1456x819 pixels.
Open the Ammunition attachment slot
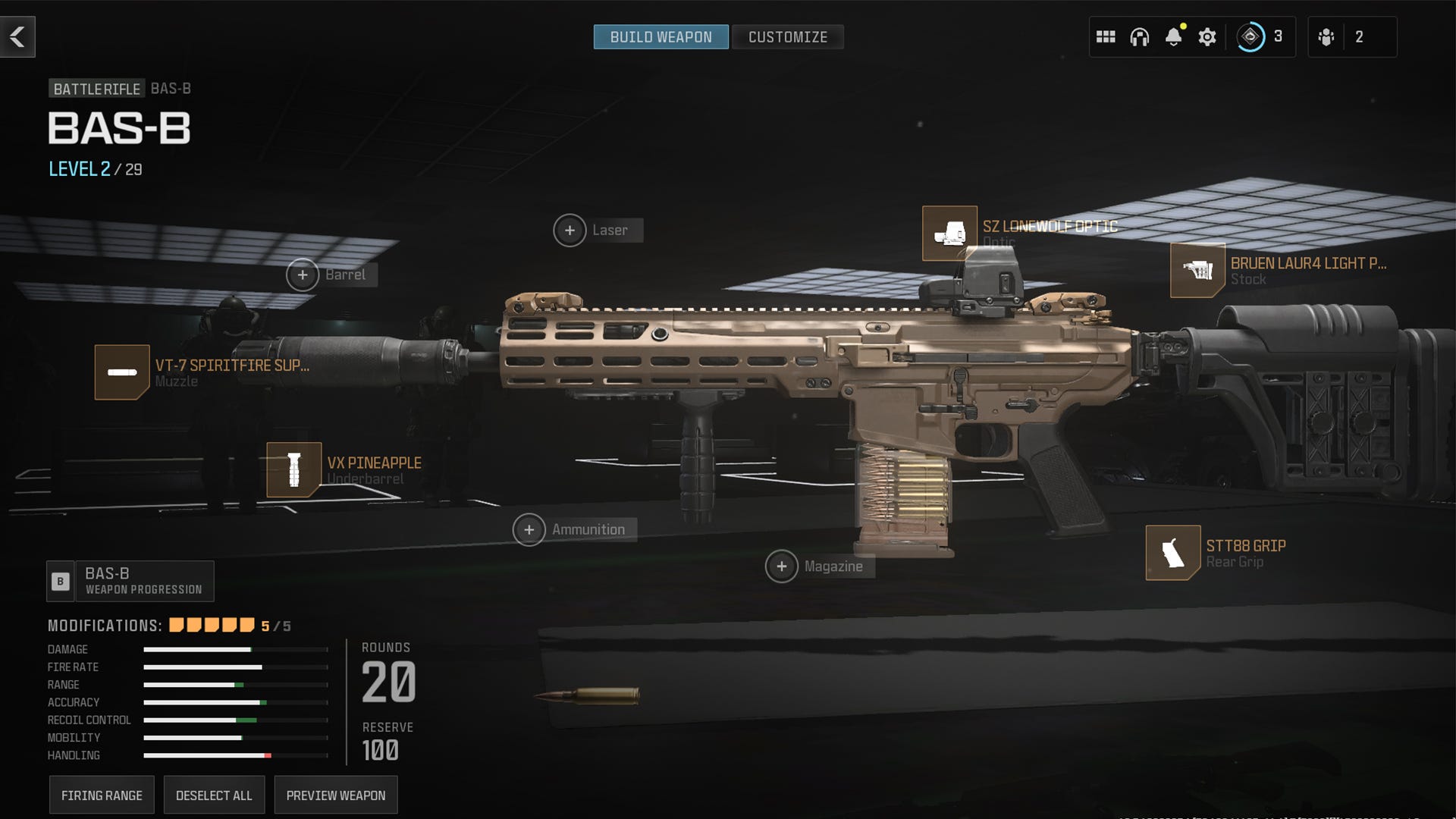tap(529, 529)
